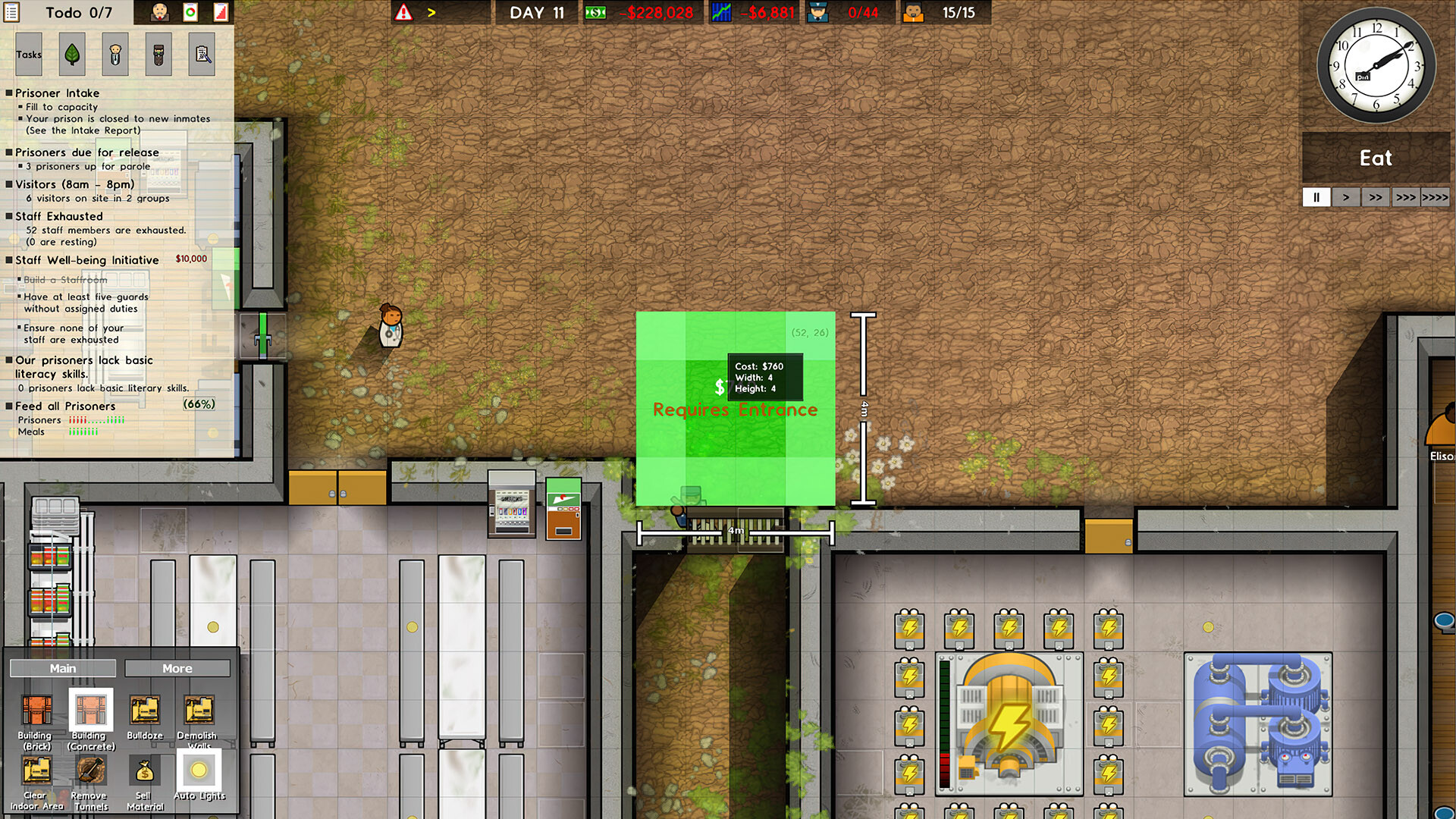This screenshot has width=1456, height=819.
Task: Toggle the environment leaf task filter
Action: pos(72,54)
